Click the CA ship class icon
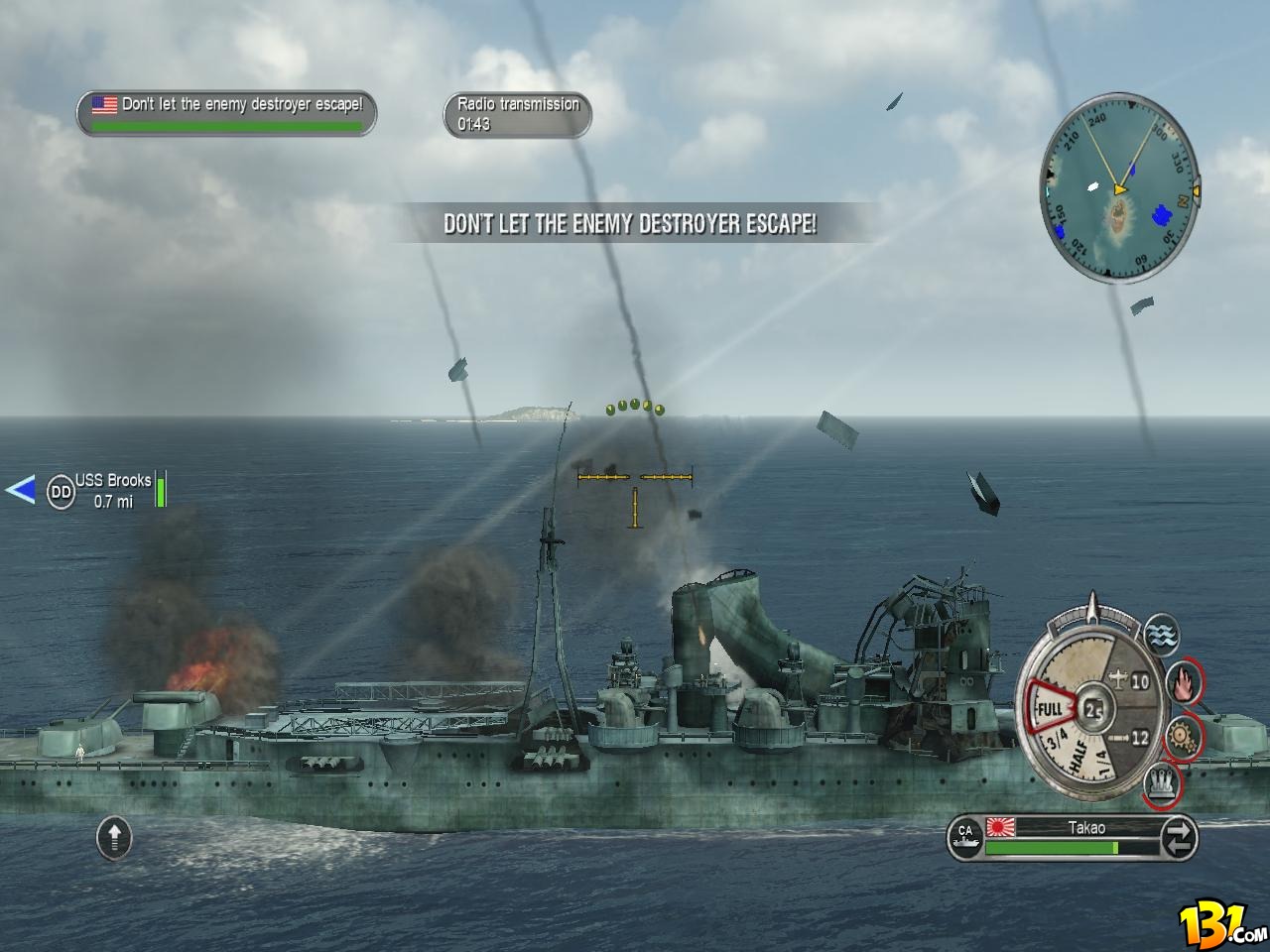 (x=965, y=839)
